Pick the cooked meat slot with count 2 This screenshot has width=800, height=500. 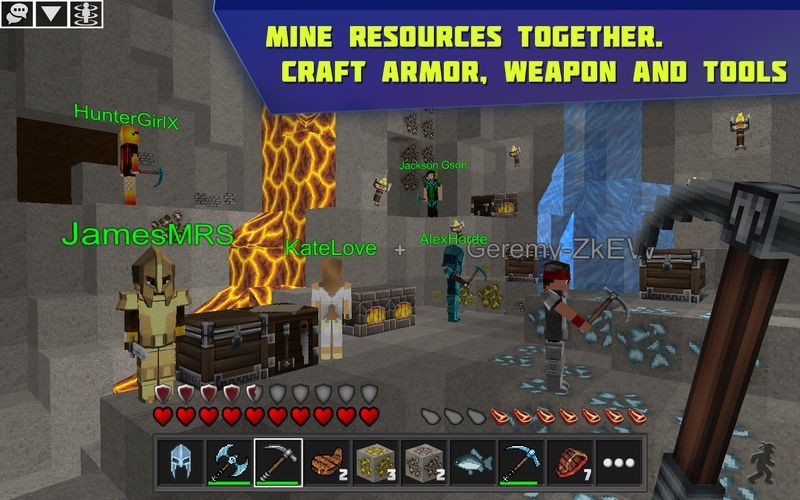(x=327, y=462)
